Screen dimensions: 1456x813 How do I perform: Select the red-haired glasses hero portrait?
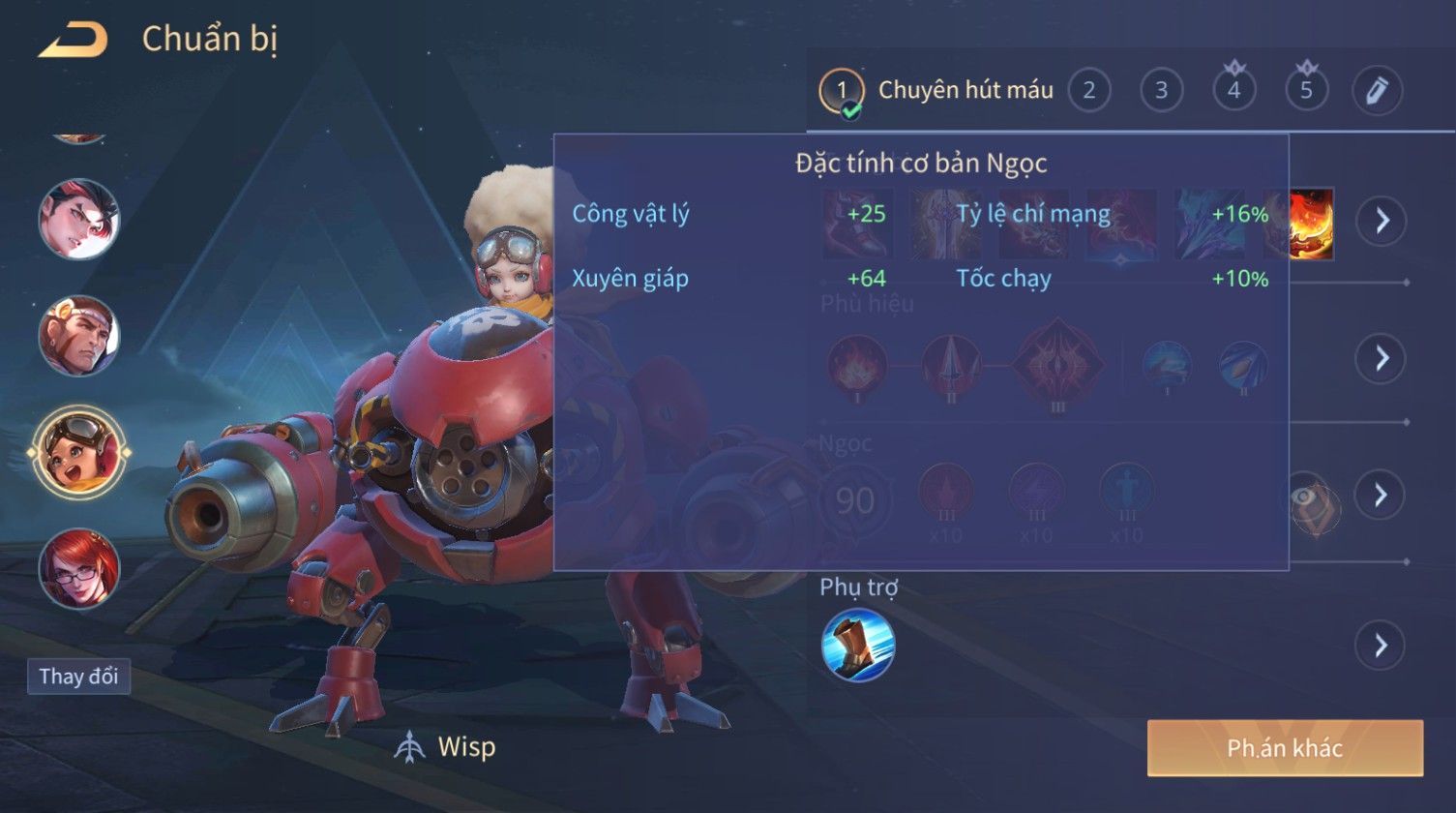tap(79, 568)
